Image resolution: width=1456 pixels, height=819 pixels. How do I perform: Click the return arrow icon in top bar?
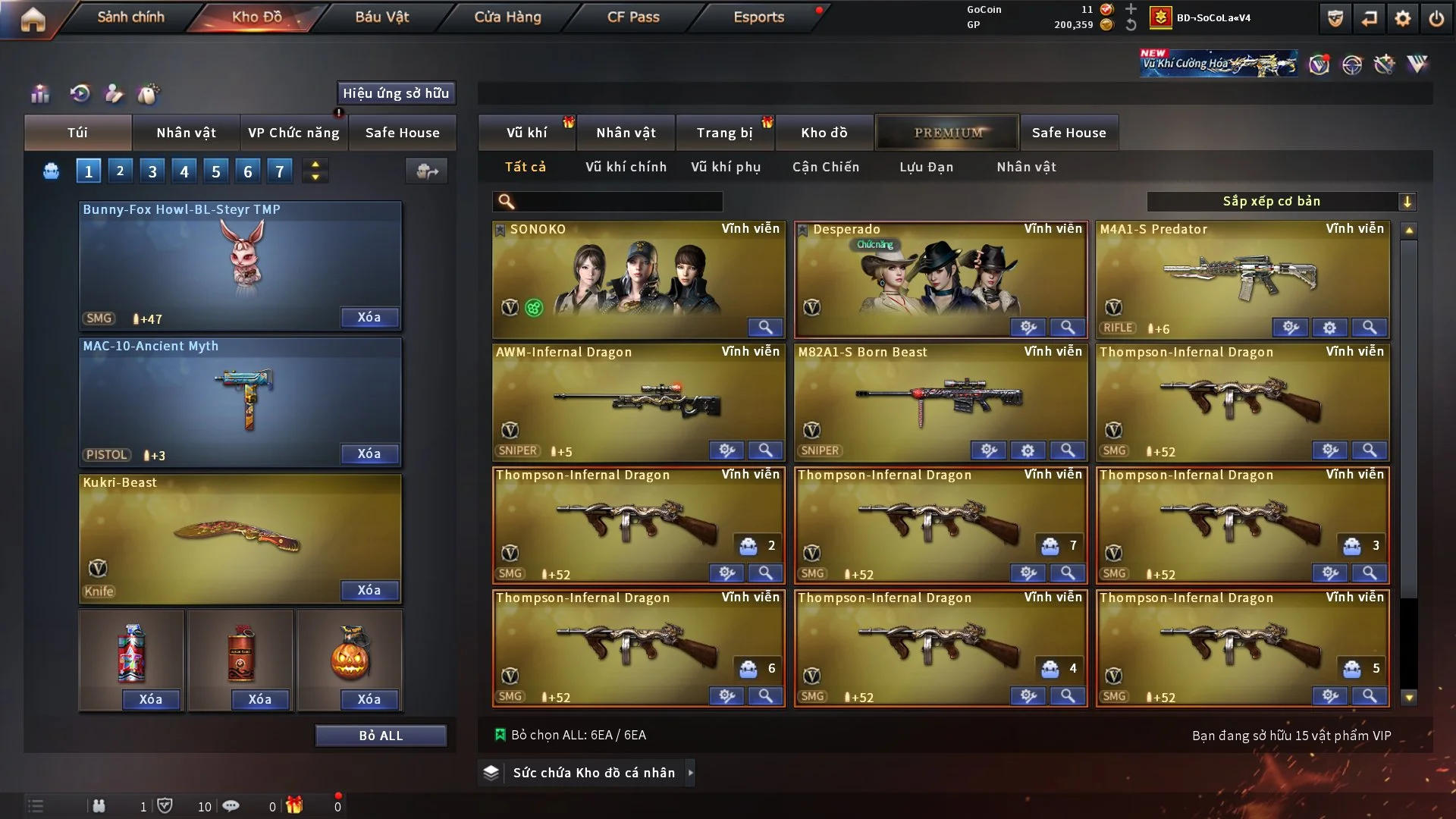(1369, 18)
